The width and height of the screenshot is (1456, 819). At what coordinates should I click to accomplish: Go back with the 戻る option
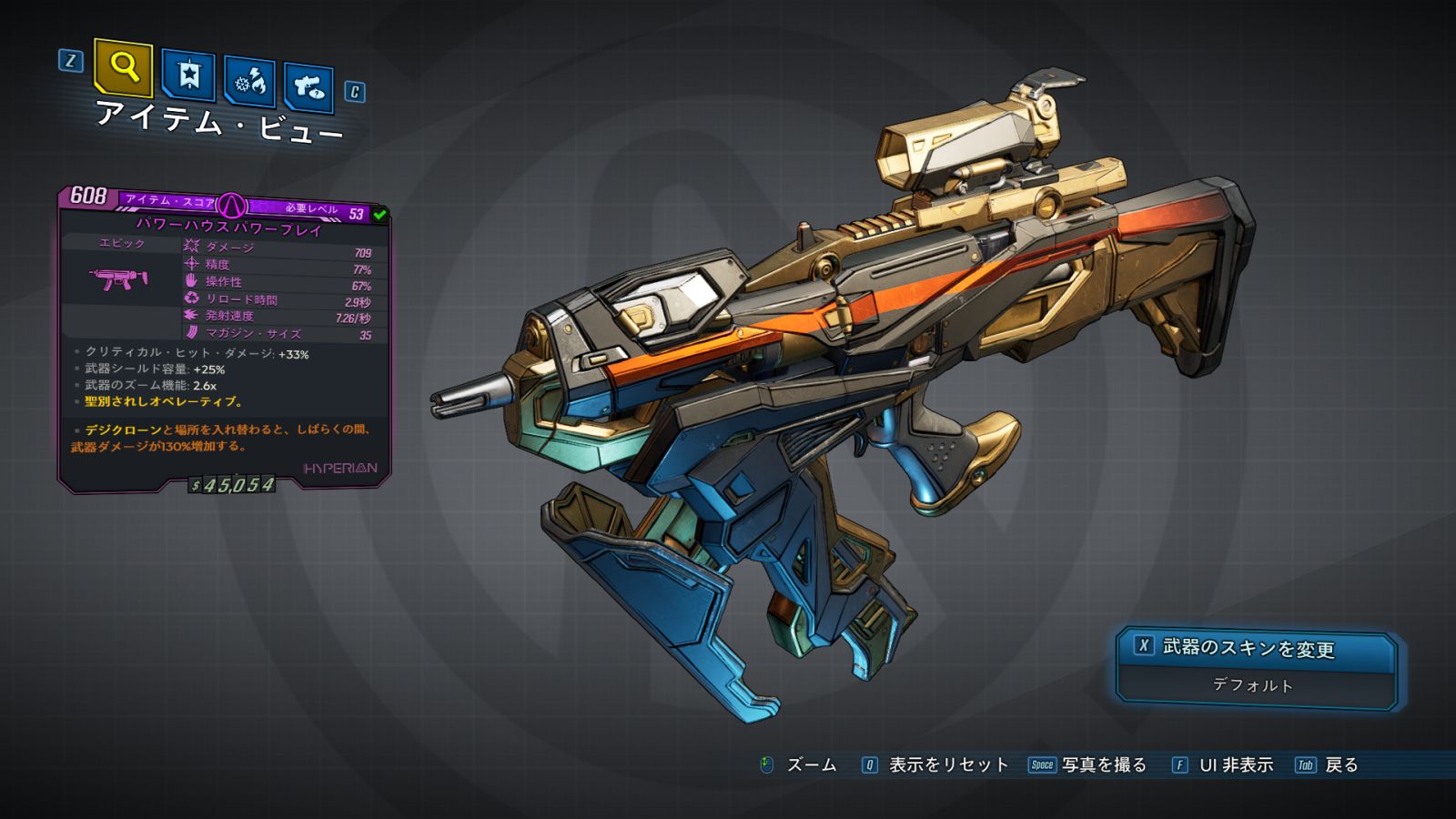tap(1328, 765)
